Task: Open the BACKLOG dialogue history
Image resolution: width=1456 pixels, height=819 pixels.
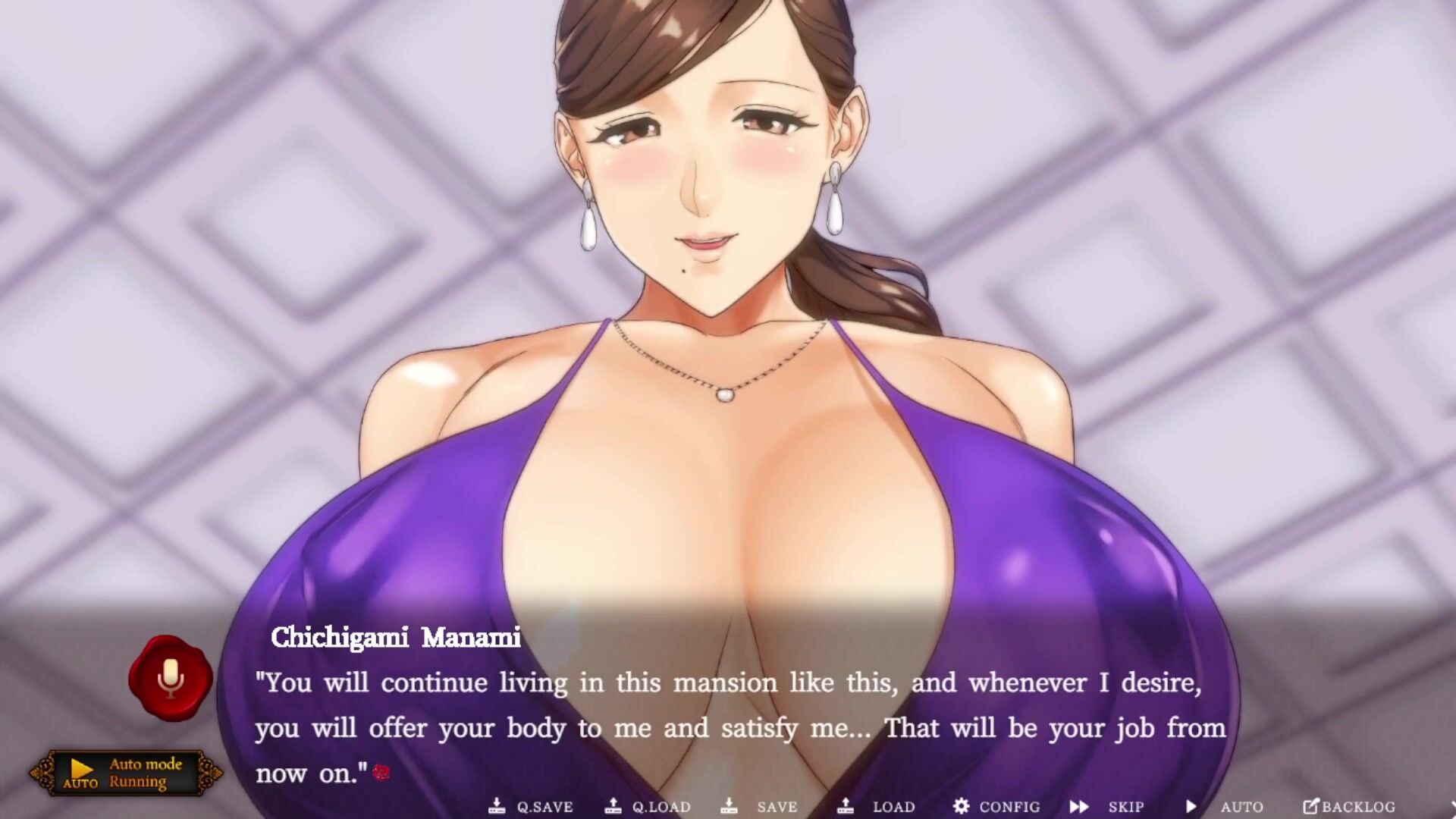Action: [1349, 807]
